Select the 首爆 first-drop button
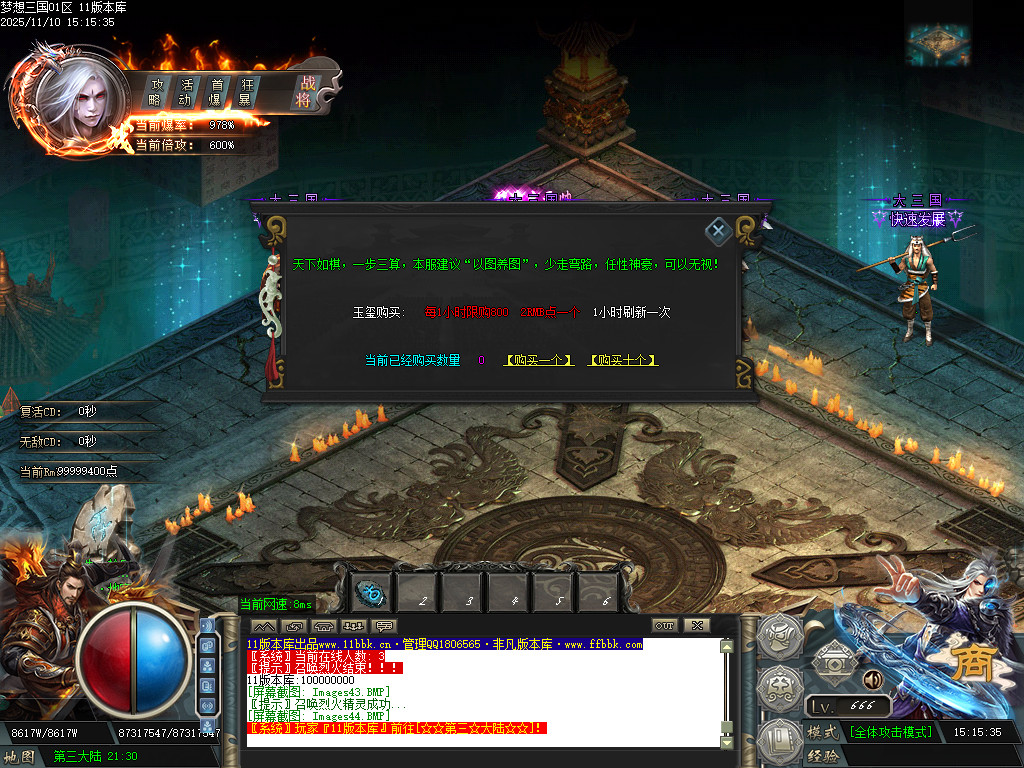The image size is (1024, 768). [215, 92]
